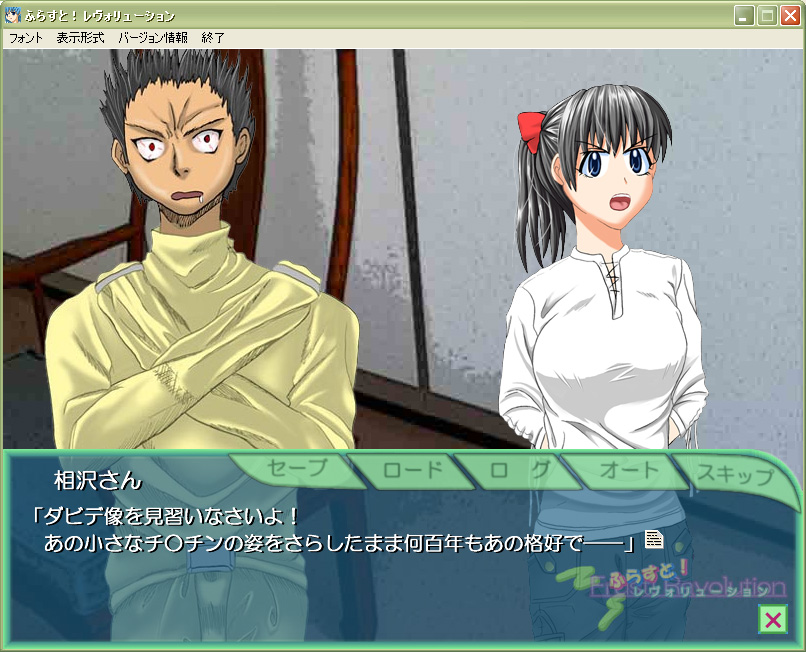Minimize the game window
Screen dimensions: 806x652
pyautogui.click(x=744, y=16)
